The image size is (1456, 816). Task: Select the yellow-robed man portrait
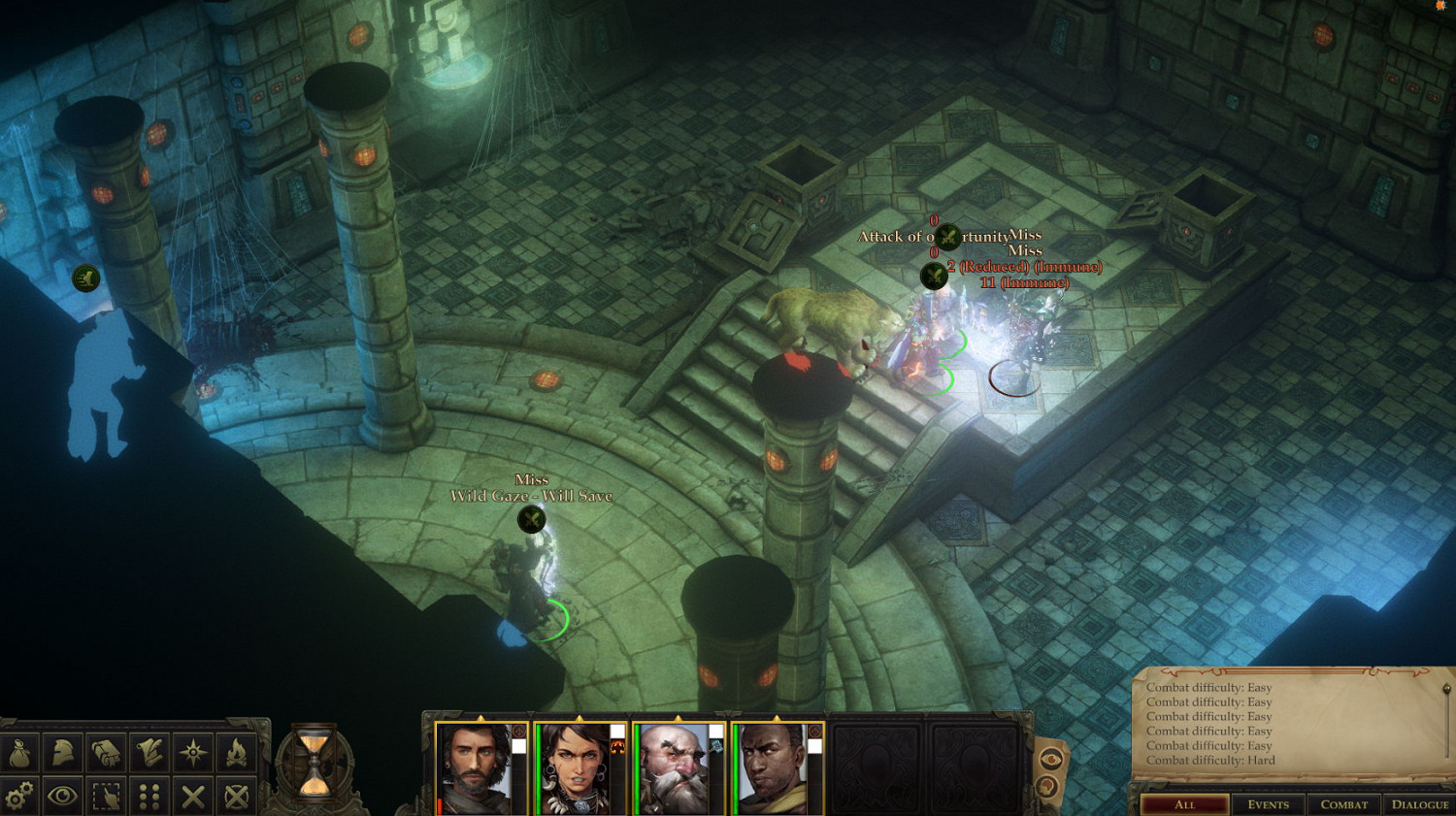tap(776, 768)
